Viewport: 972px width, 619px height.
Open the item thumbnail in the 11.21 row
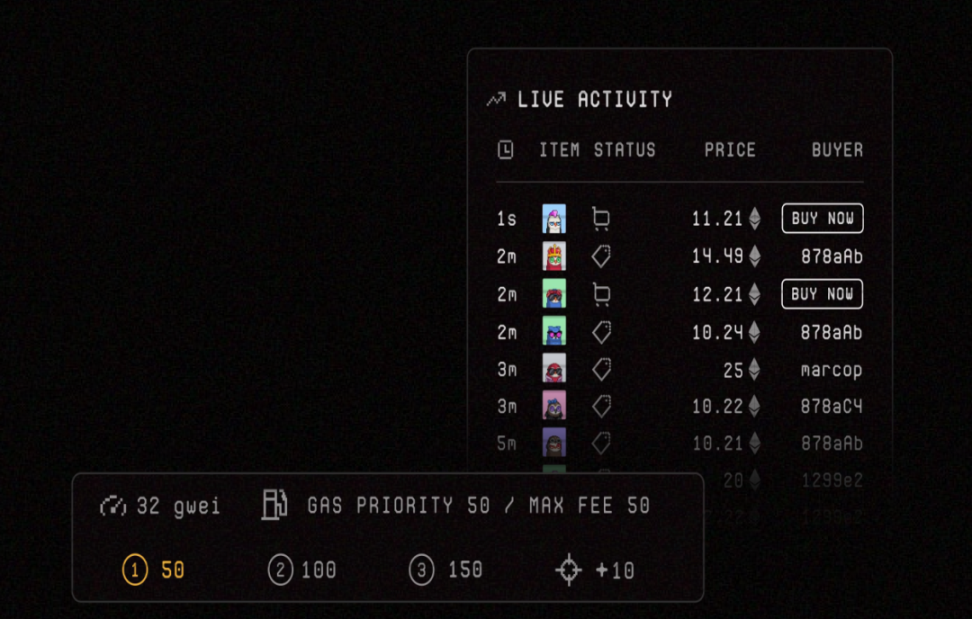click(554, 218)
